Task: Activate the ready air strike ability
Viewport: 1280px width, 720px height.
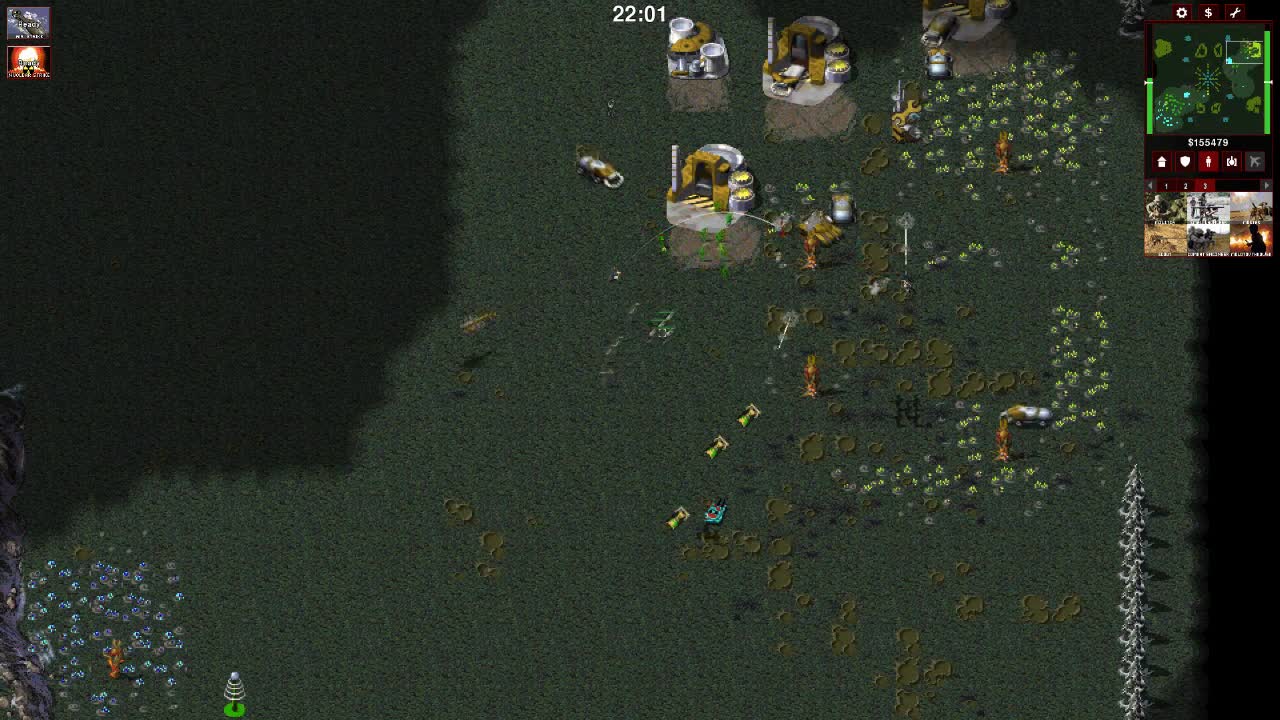Action: pyautogui.click(x=29, y=22)
